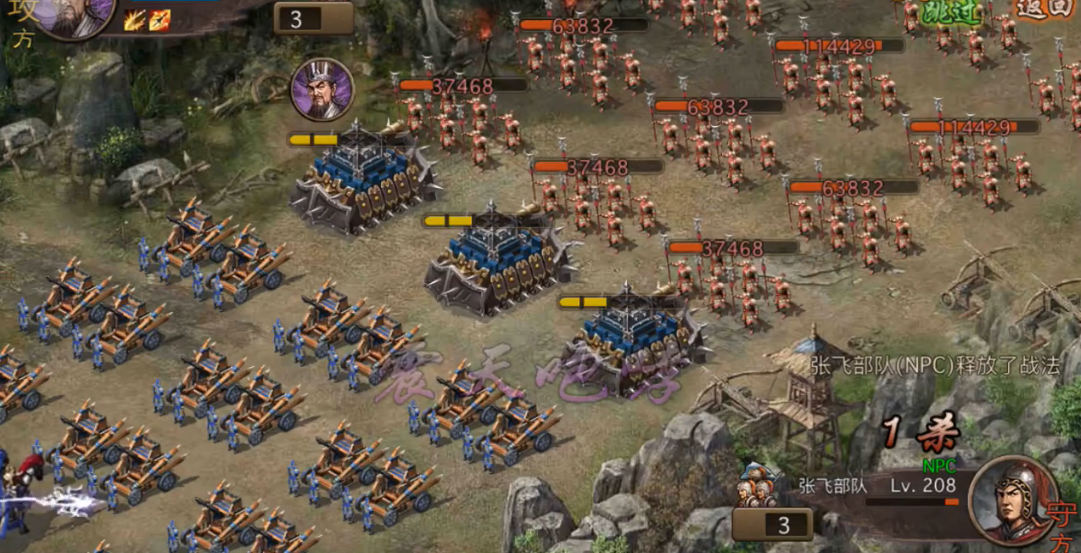
Task: Tap the flaming slash skill icon
Action: (135, 19)
